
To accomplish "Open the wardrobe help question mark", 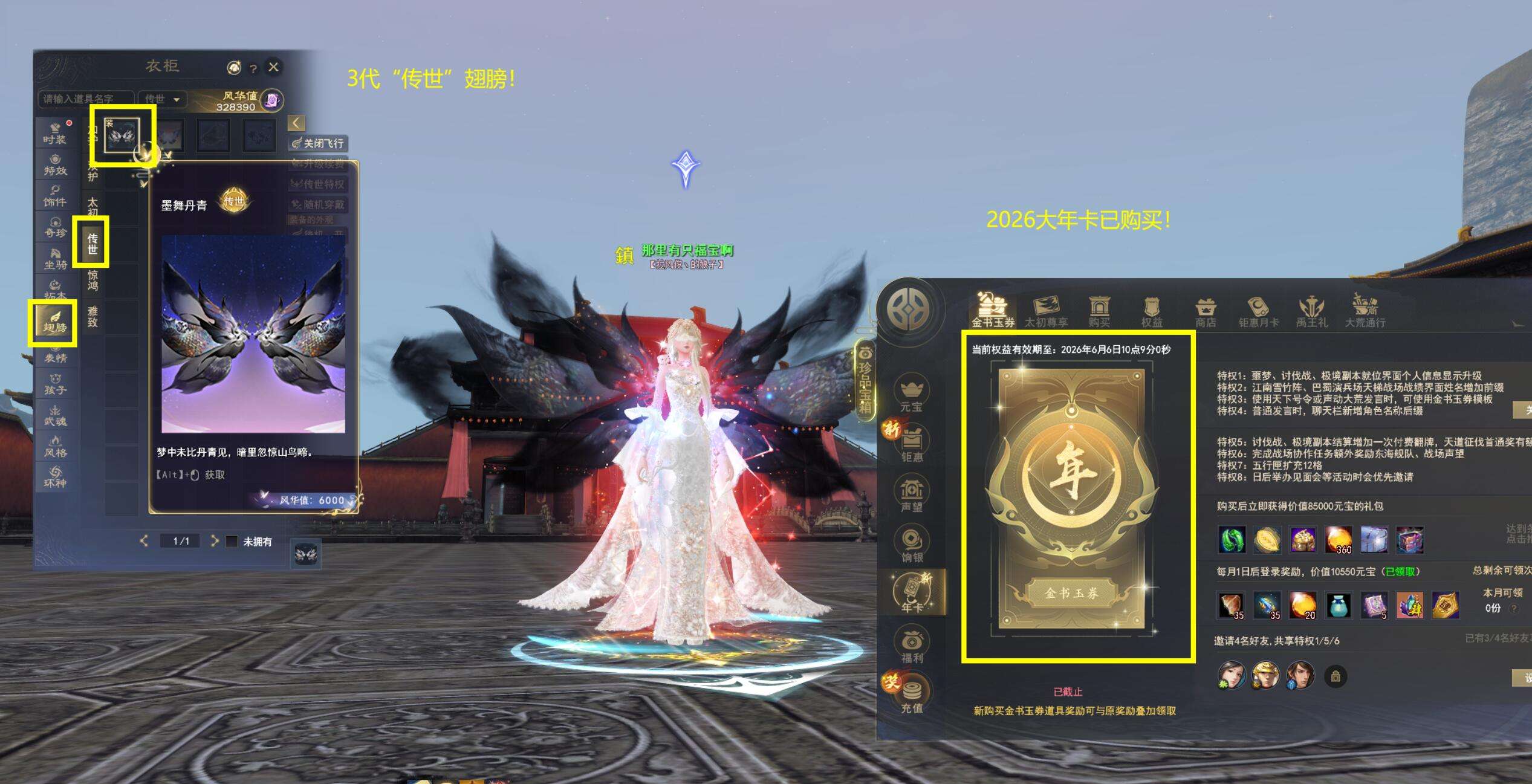I will point(253,68).
